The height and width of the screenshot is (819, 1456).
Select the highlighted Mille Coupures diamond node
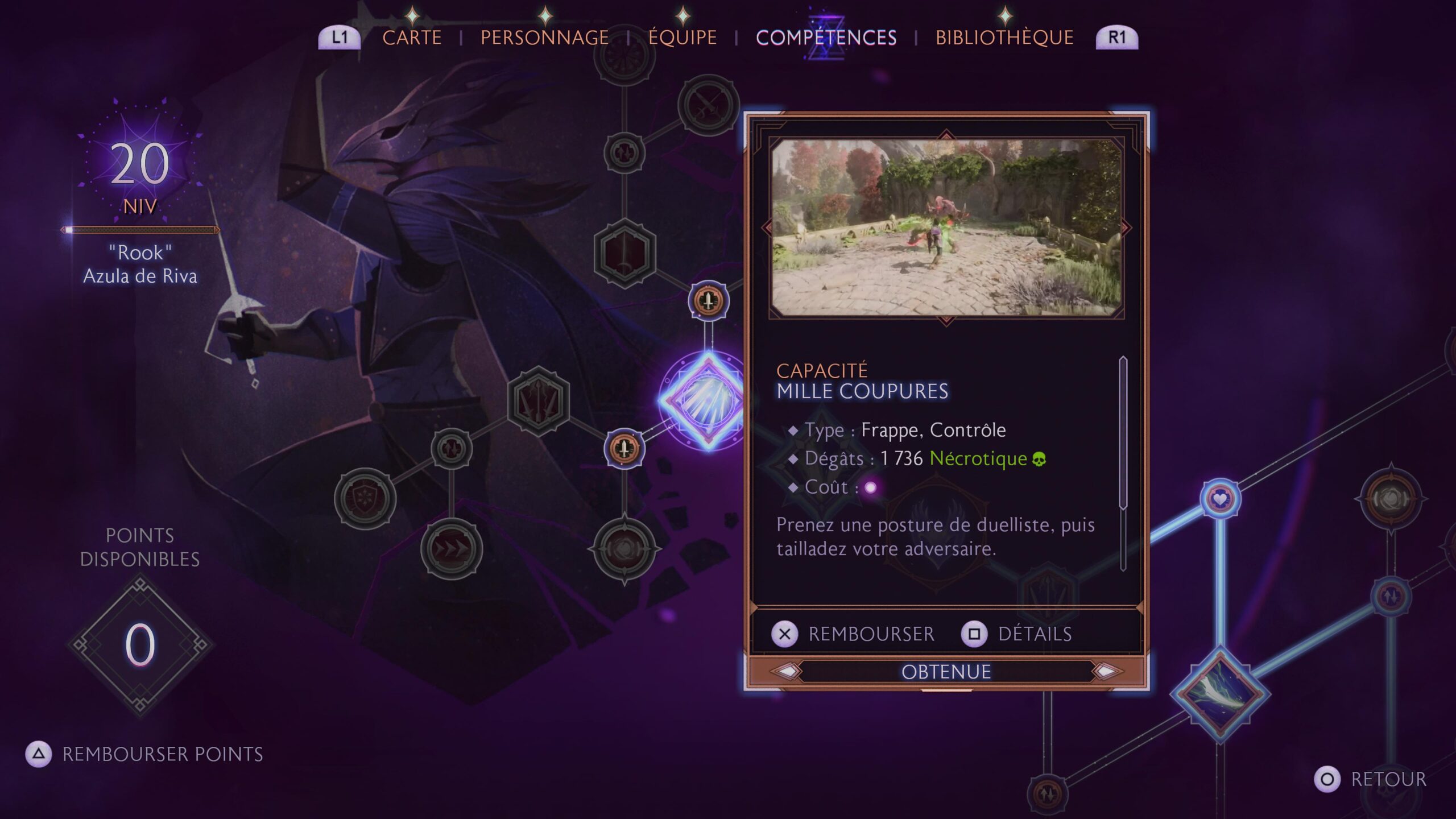click(705, 400)
